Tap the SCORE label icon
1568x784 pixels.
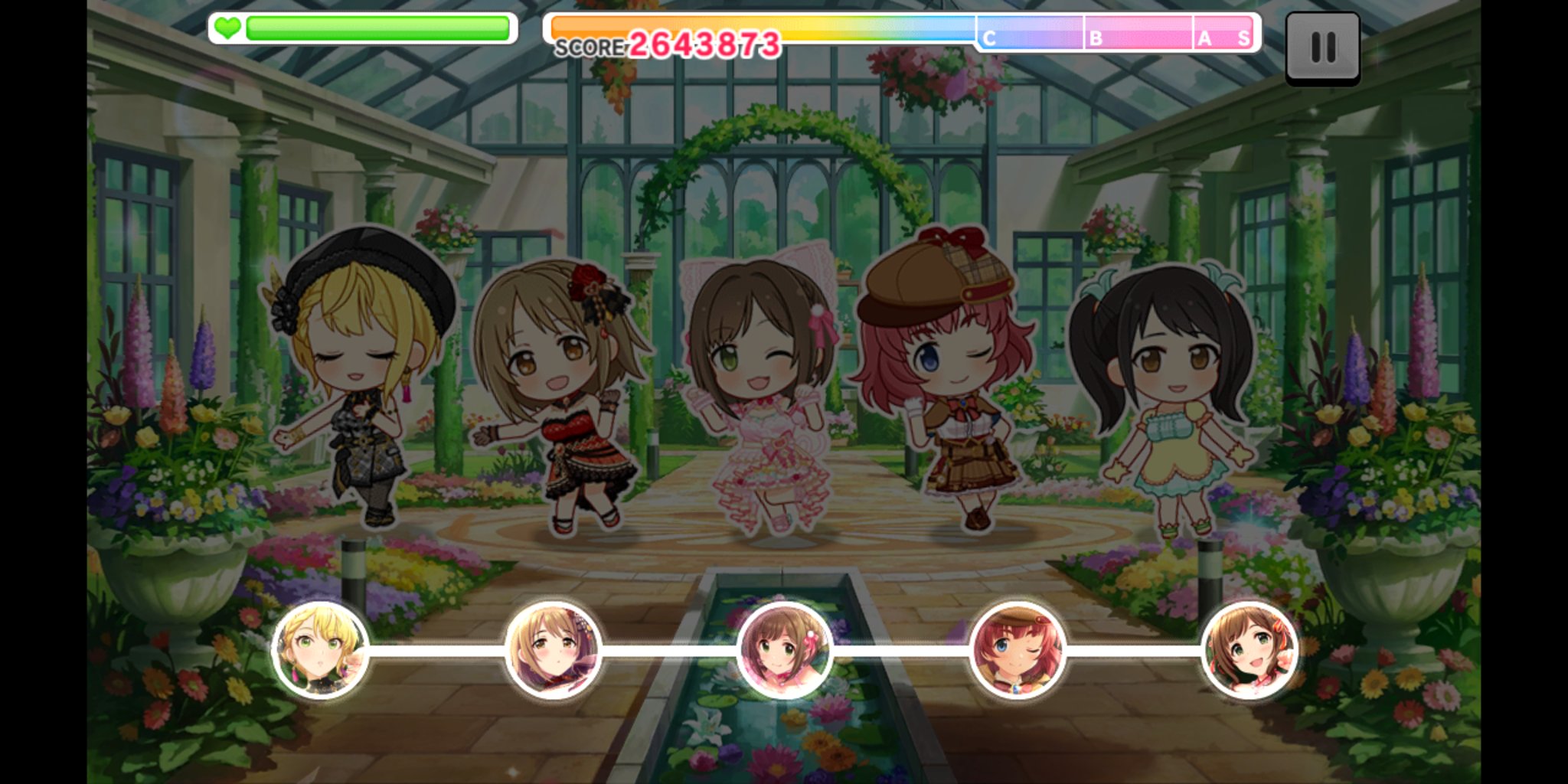click(590, 46)
